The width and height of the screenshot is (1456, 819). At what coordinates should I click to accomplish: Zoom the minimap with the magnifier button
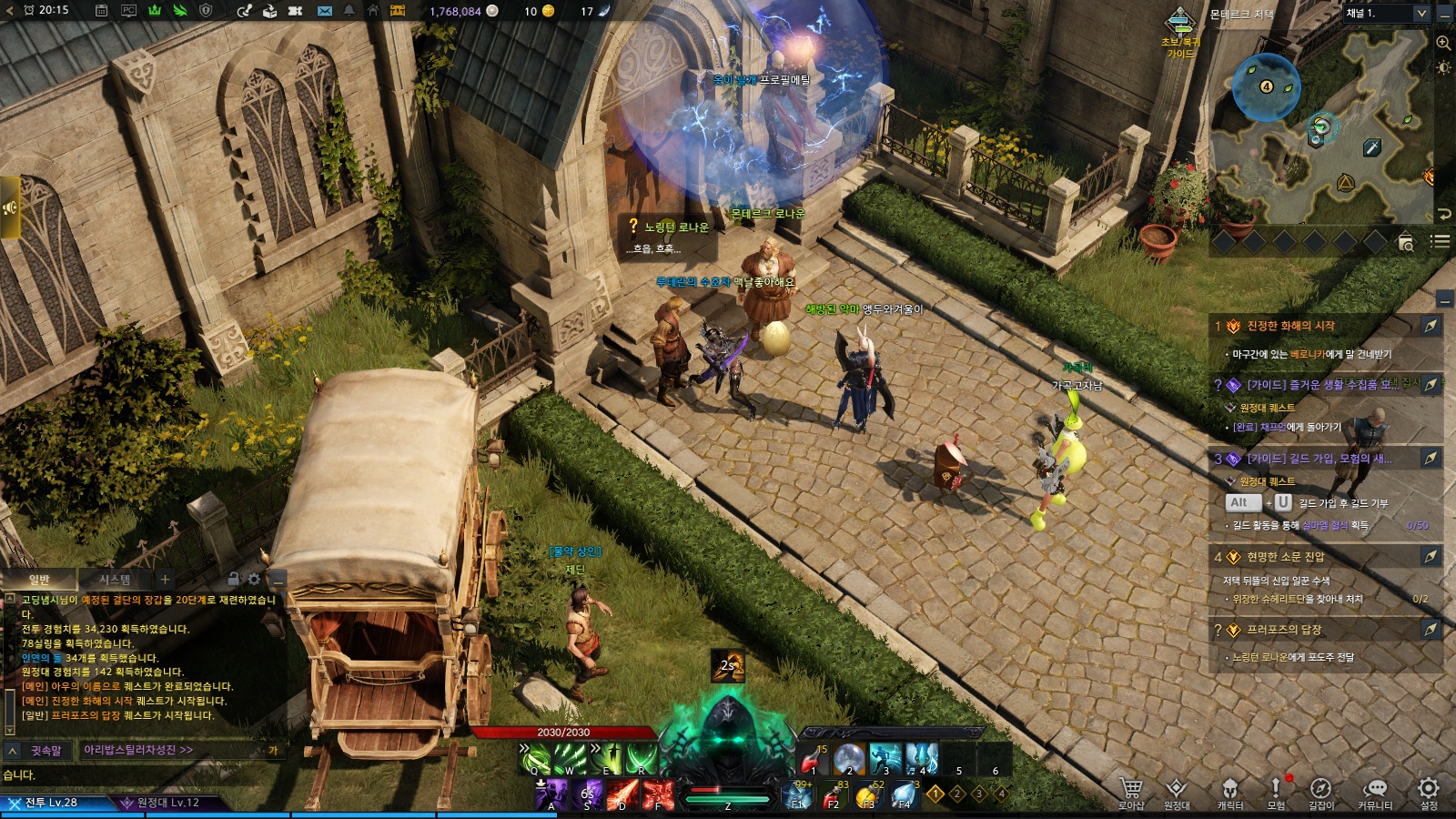1443,43
